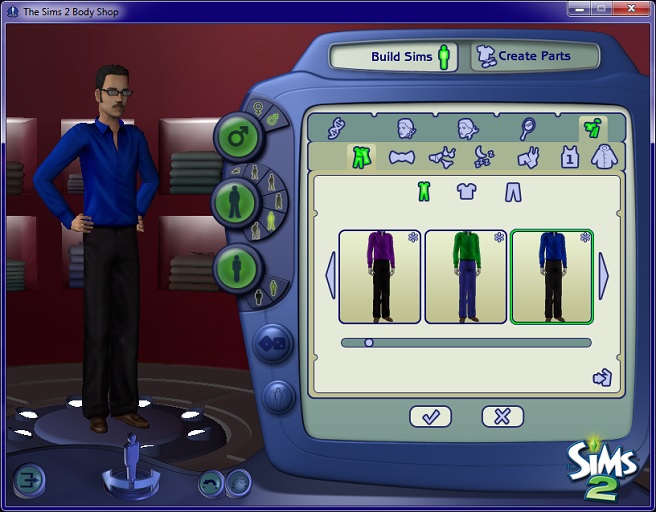Show next outfits with right arrow
Image resolution: width=656 pixels, height=512 pixels.
point(604,275)
